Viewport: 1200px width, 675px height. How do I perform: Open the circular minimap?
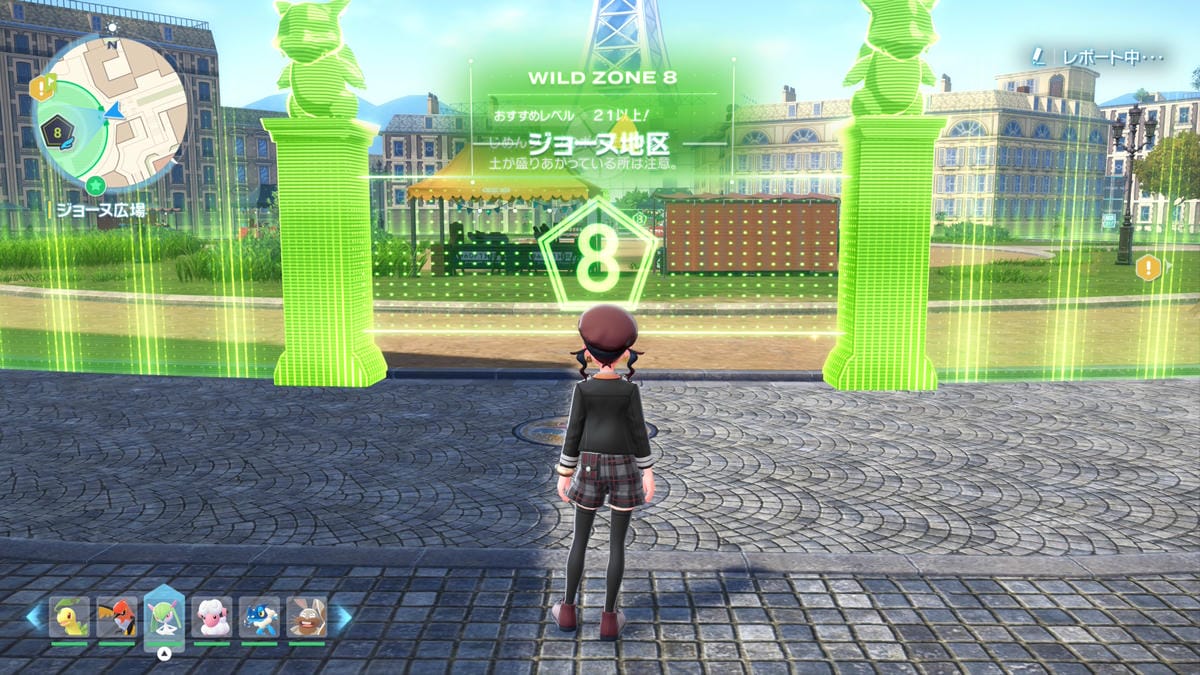[112, 113]
